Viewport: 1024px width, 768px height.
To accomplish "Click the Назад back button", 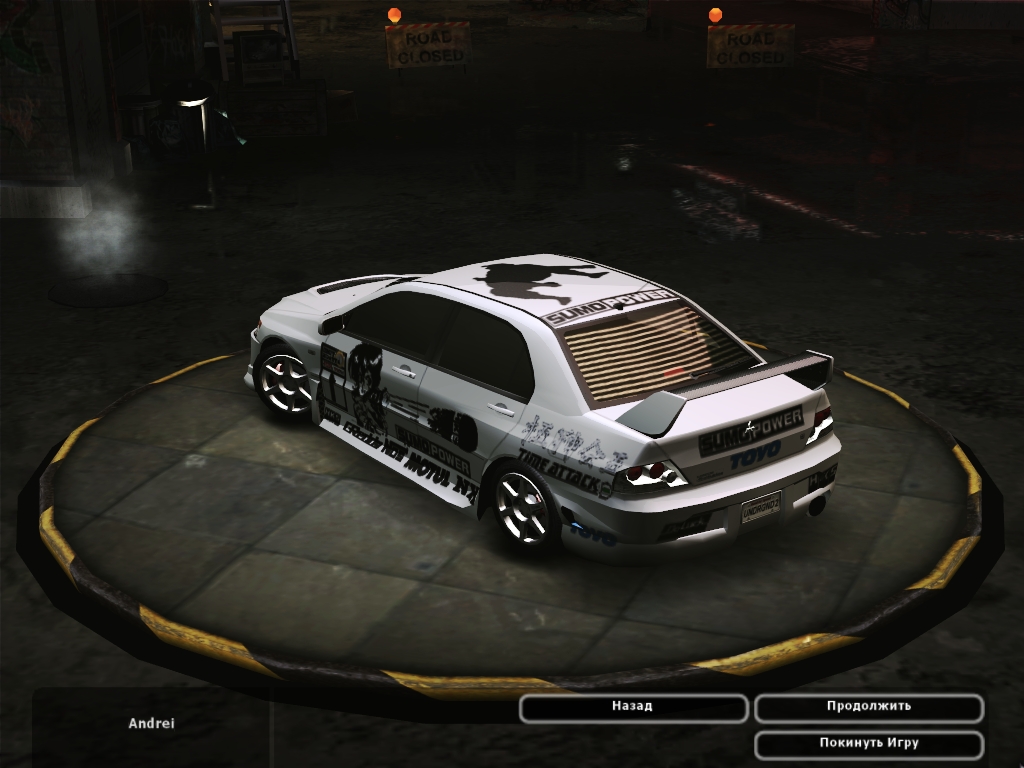I will (633, 707).
